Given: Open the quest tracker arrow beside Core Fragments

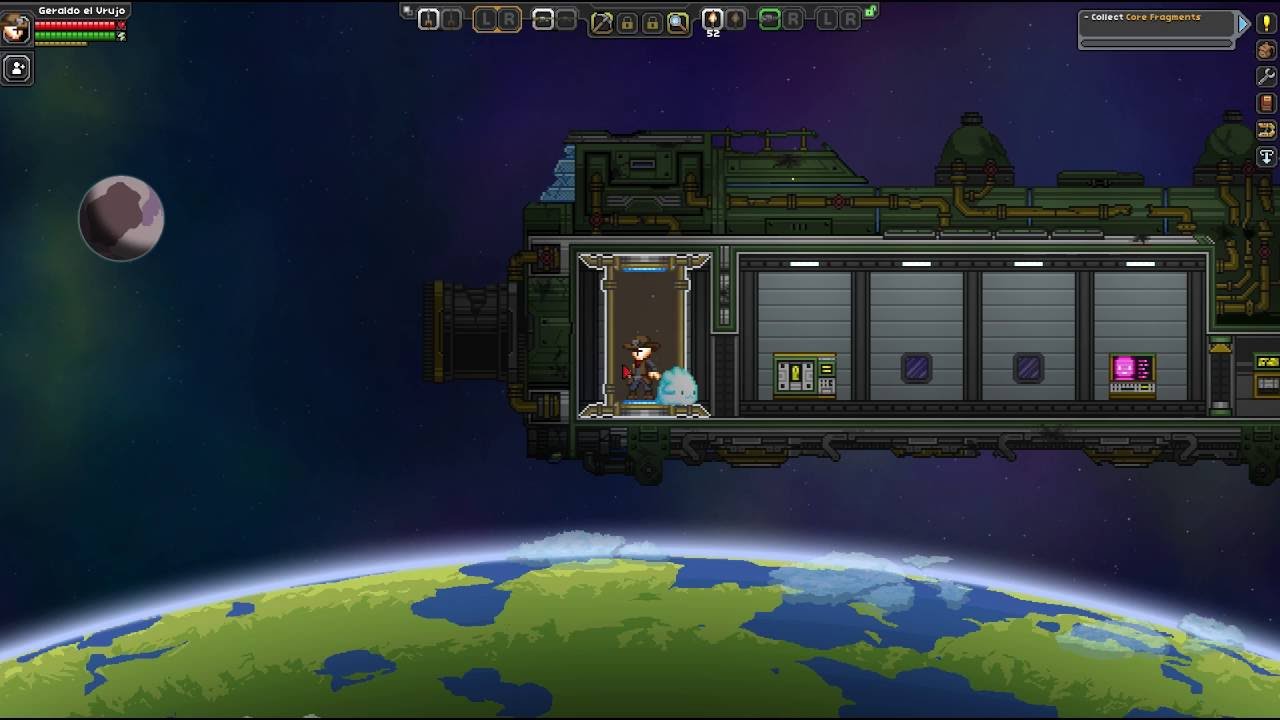Looking at the screenshot, I should pos(1243,24).
